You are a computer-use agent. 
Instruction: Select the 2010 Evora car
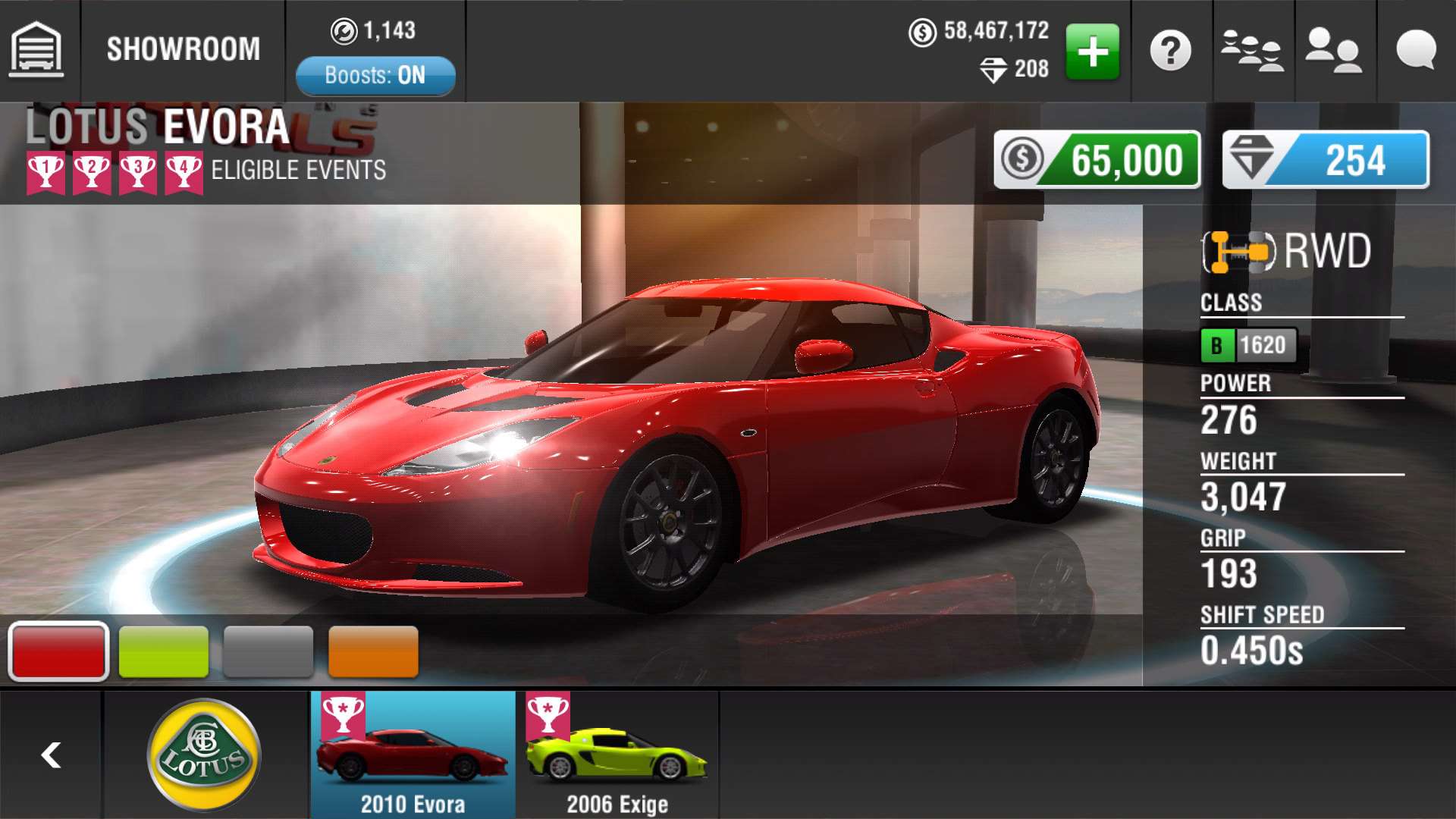click(x=413, y=755)
